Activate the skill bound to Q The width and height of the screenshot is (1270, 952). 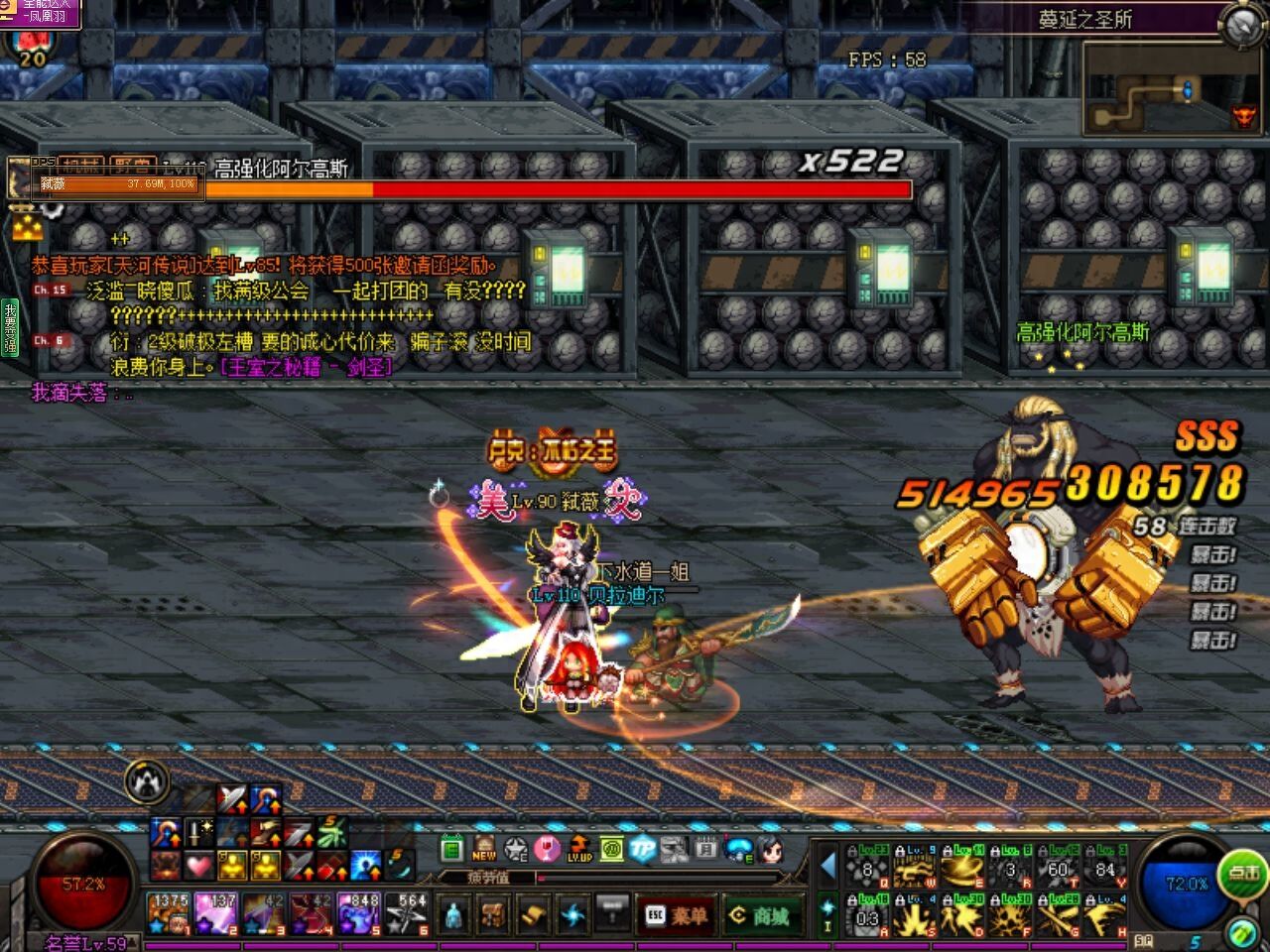[869, 869]
